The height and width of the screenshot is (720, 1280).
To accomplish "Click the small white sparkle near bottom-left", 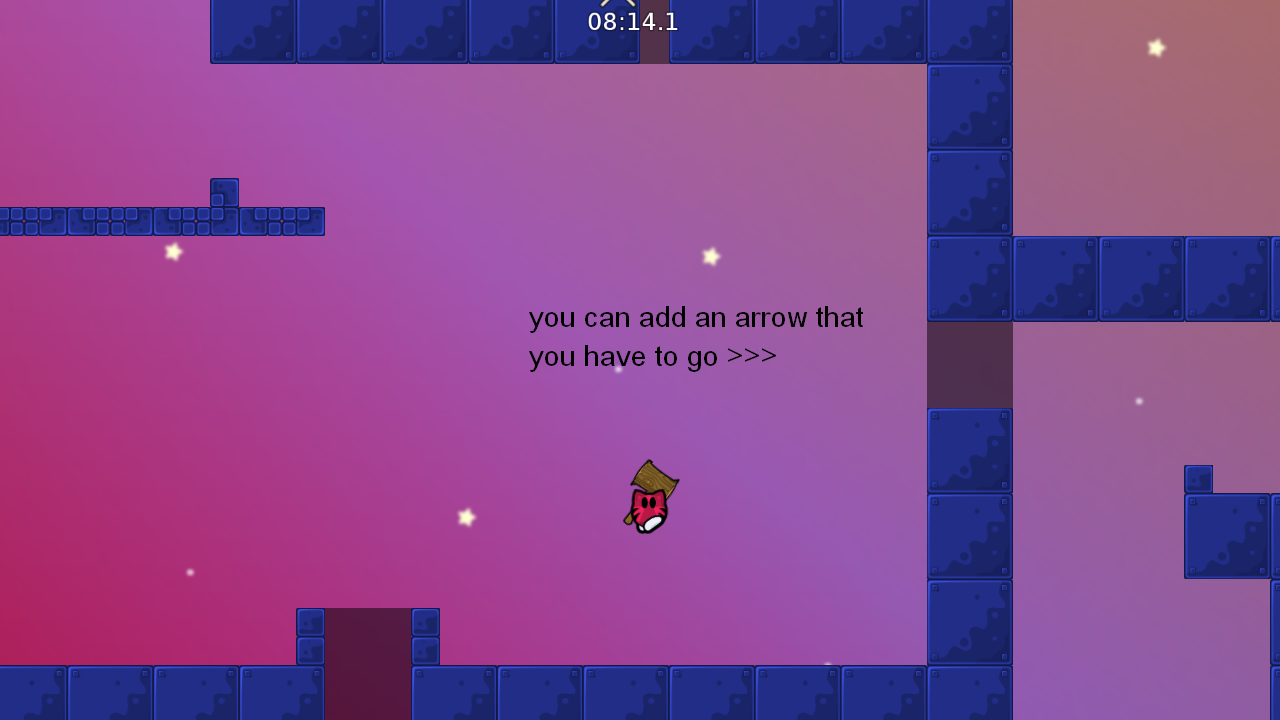I will point(190,572).
